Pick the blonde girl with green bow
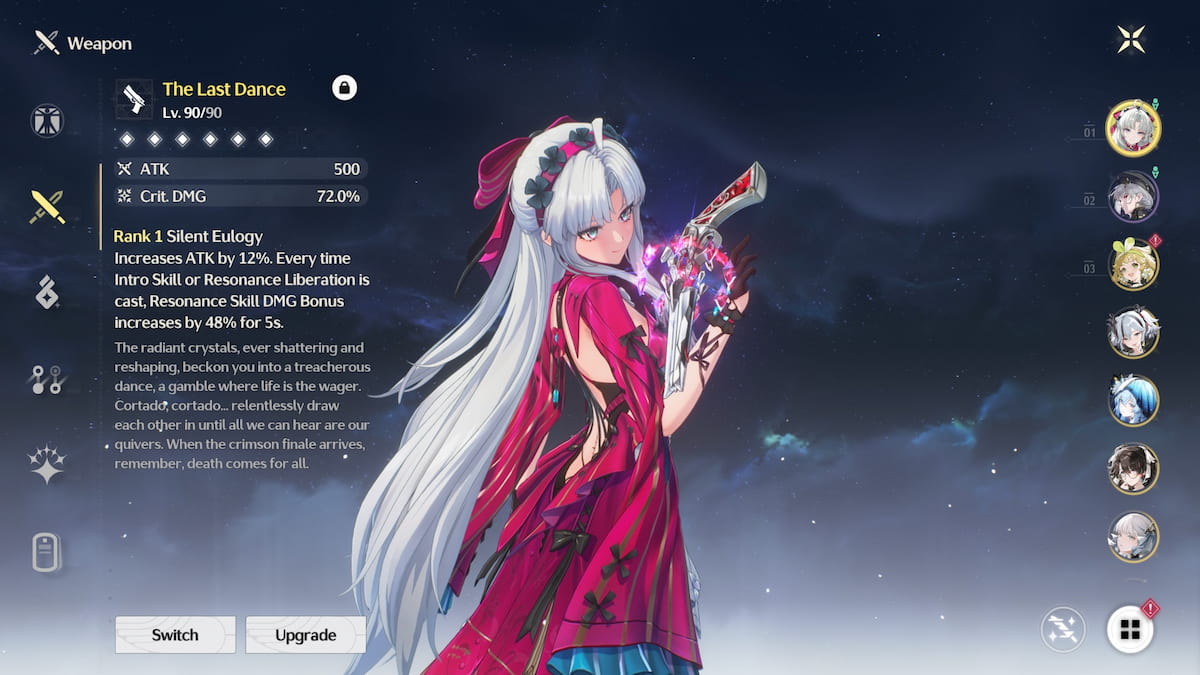The height and width of the screenshot is (675, 1200). point(1133,264)
